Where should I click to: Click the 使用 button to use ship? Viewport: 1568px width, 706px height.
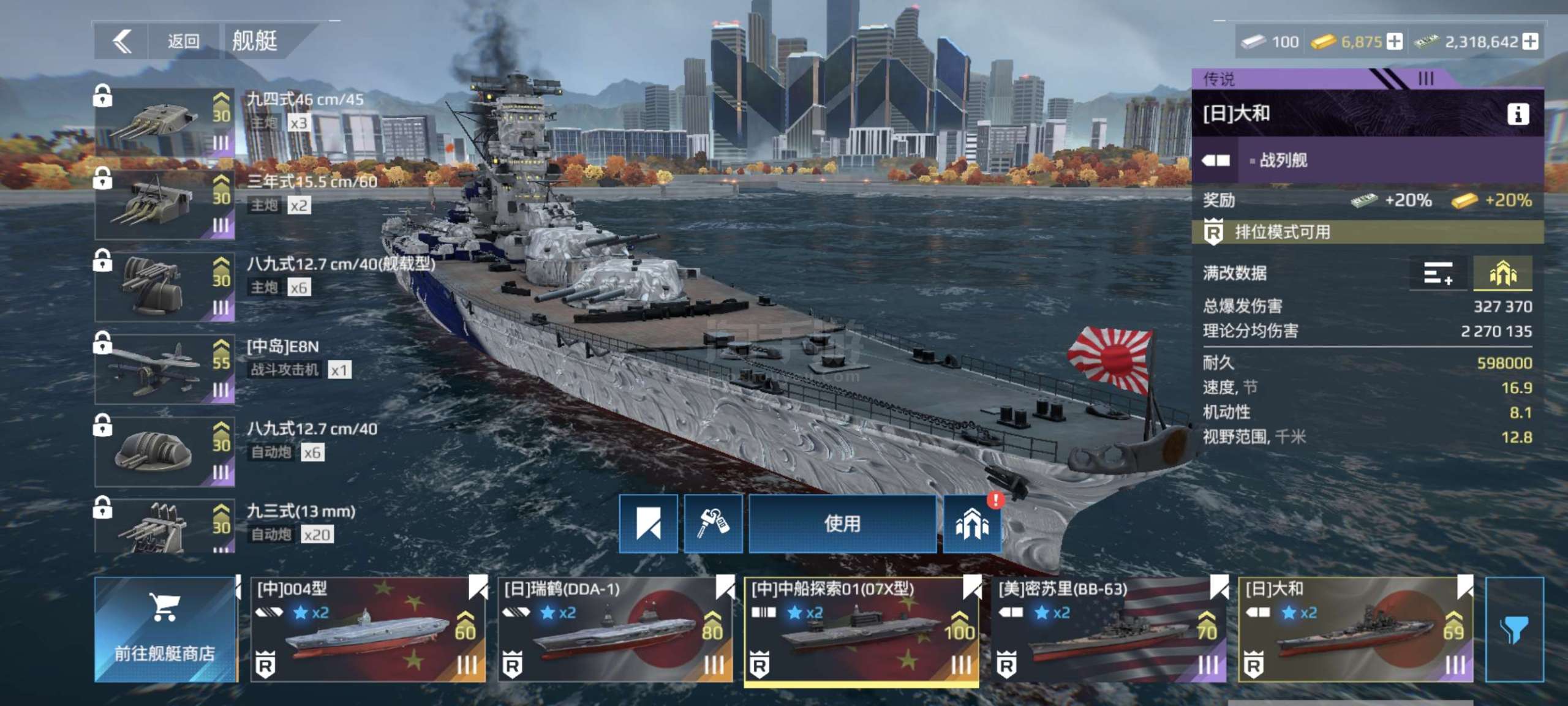click(842, 524)
